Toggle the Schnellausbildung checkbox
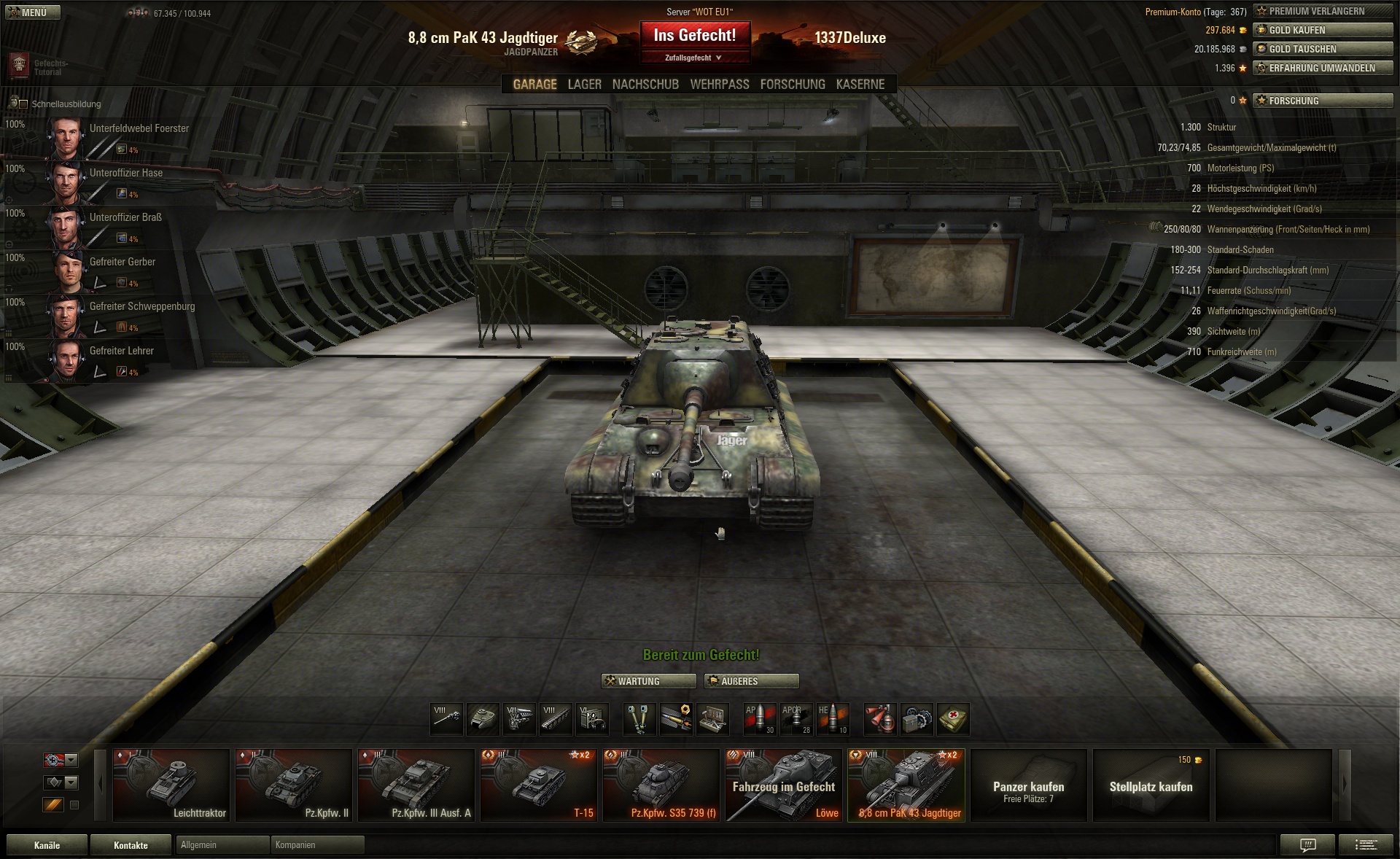 (x=23, y=104)
